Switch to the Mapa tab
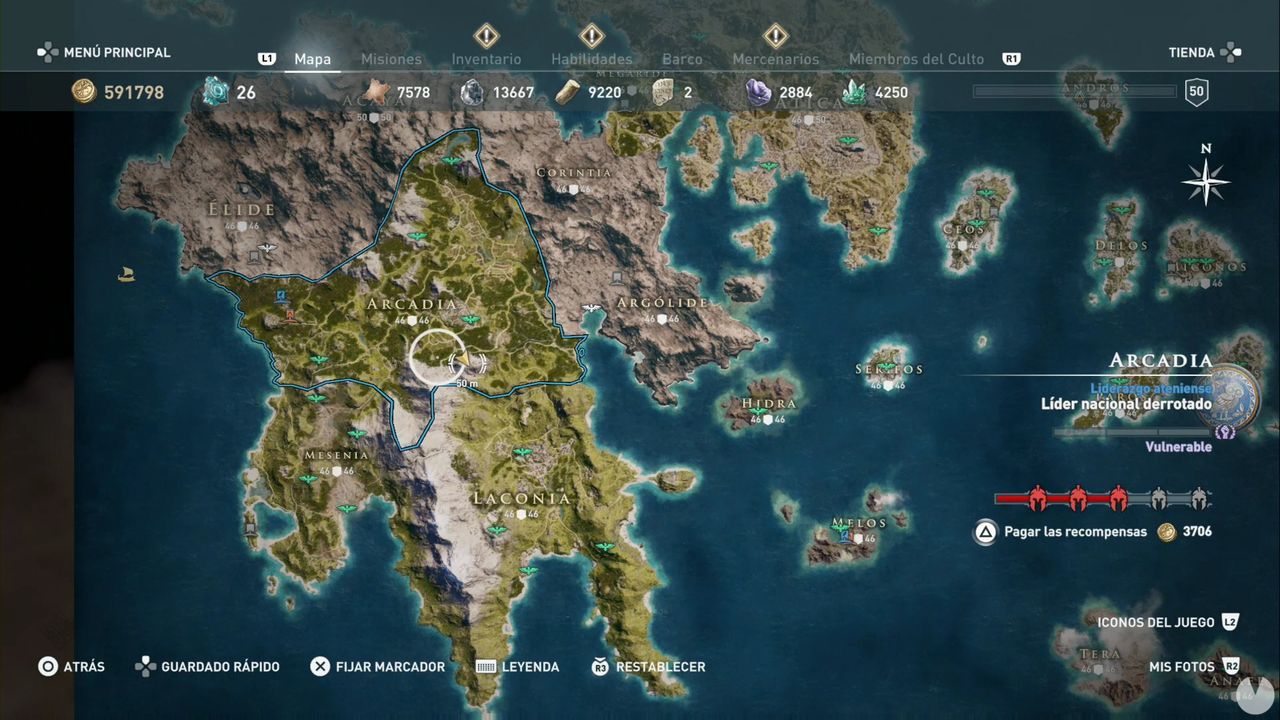 312,59
